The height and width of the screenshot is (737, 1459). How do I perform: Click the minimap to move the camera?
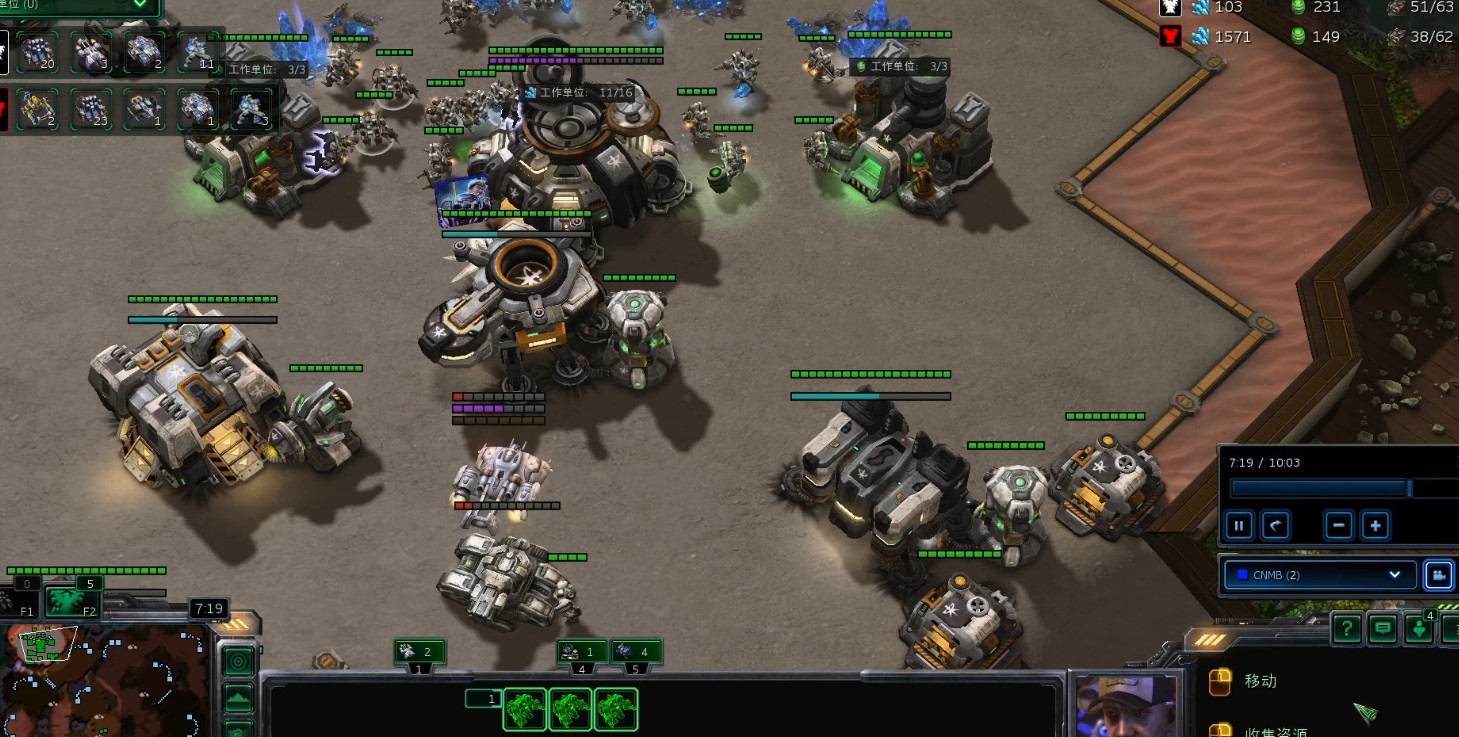point(105,680)
